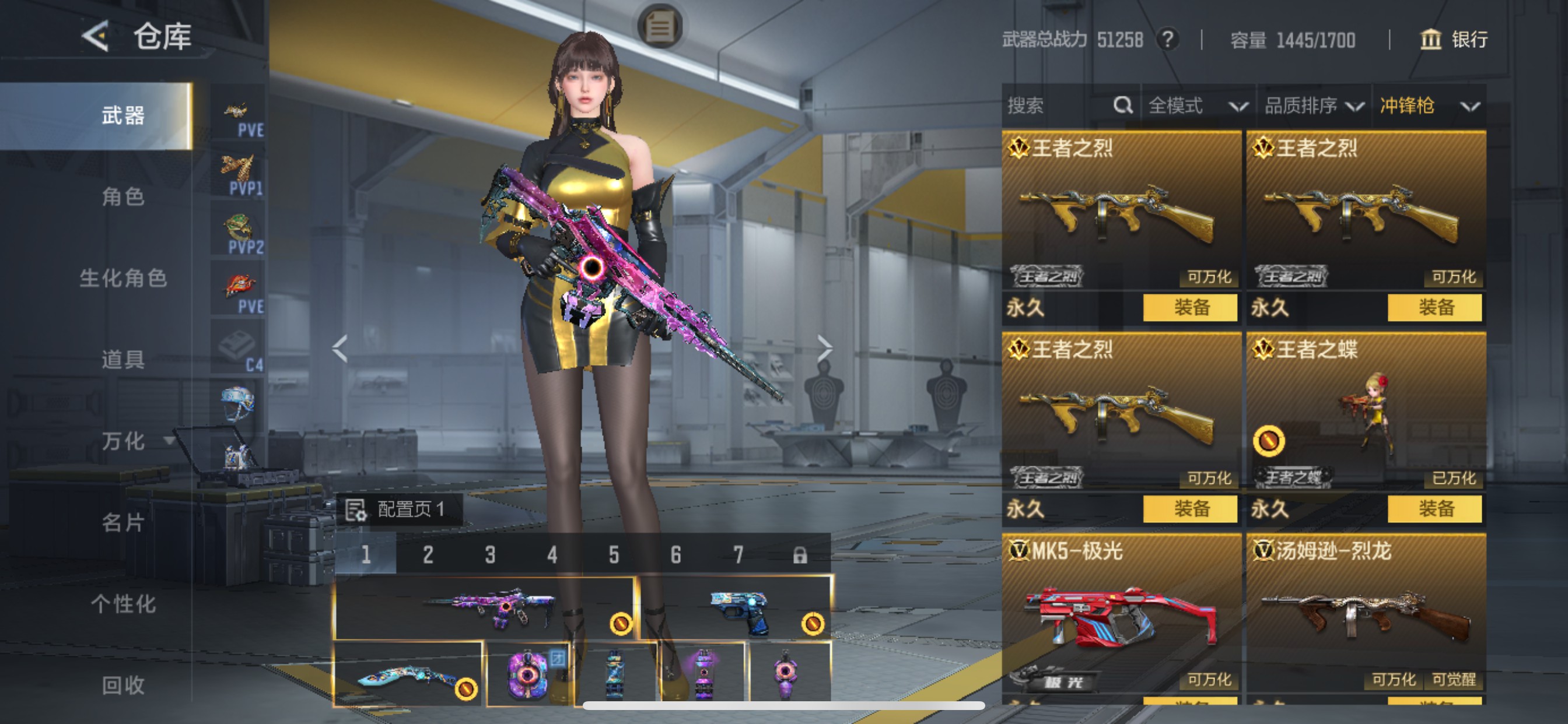Screen dimensions: 1568x724
Task: Select the 道具 items tab
Action: coord(123,359)
